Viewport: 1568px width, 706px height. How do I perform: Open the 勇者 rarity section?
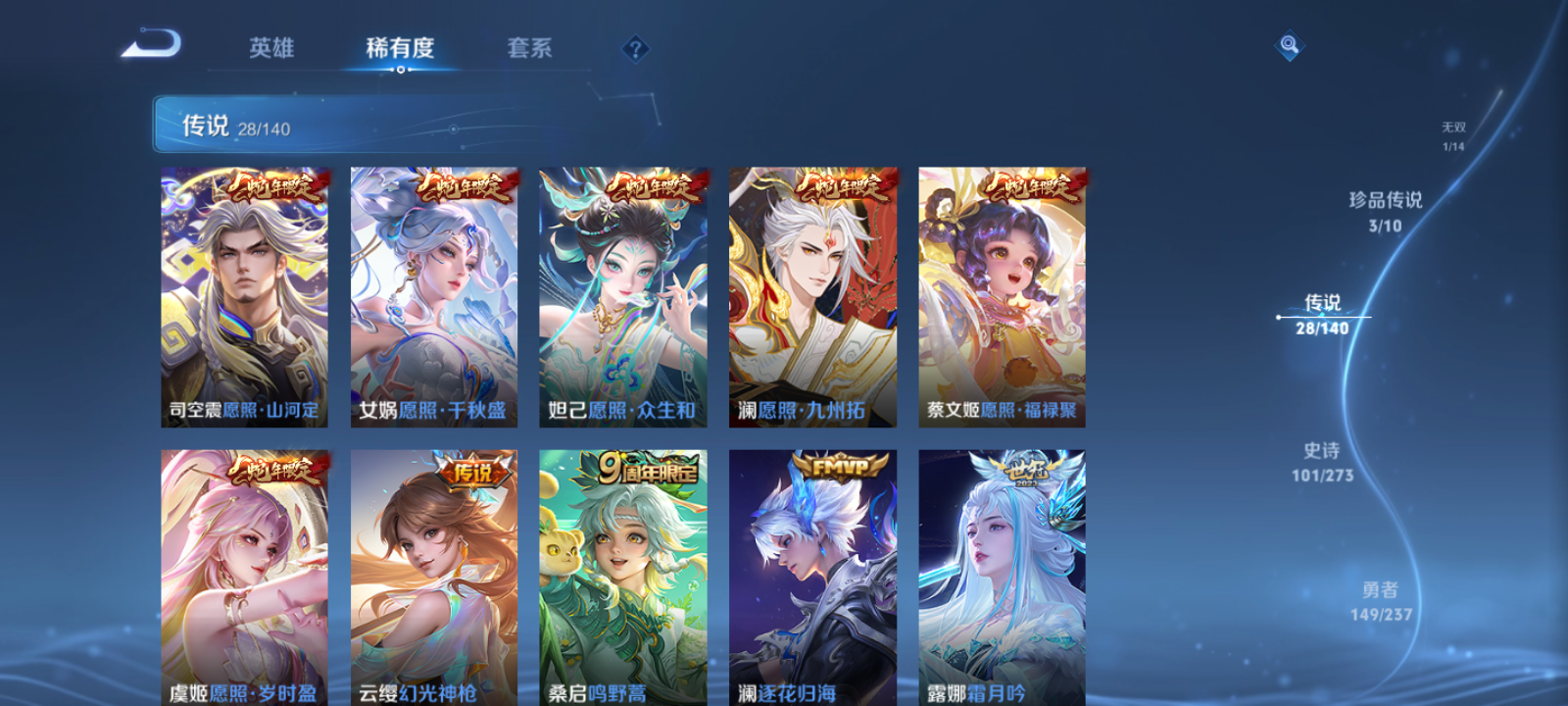tap(1380, 600)
